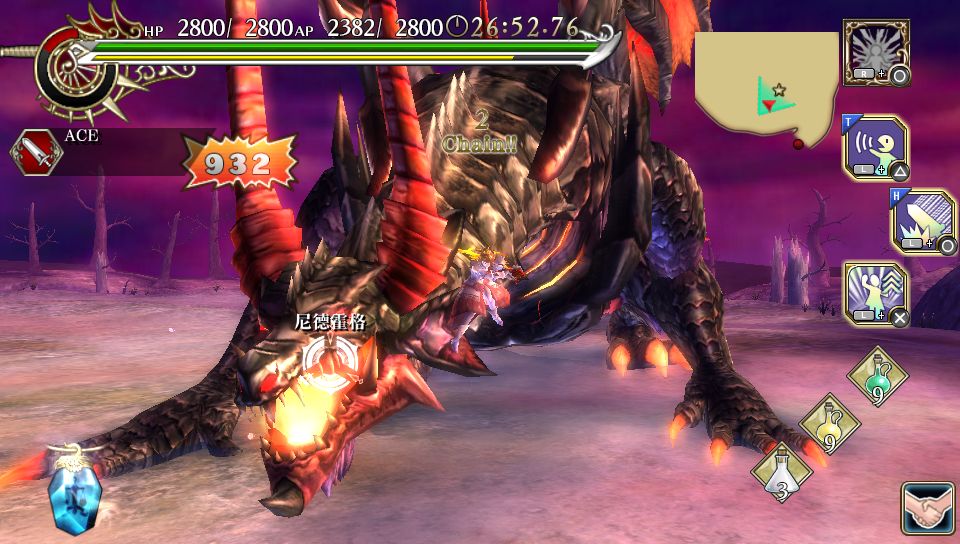Screen dimensions: 960x544
Task: Tap the handshake button
Action: tap(927, 510)
